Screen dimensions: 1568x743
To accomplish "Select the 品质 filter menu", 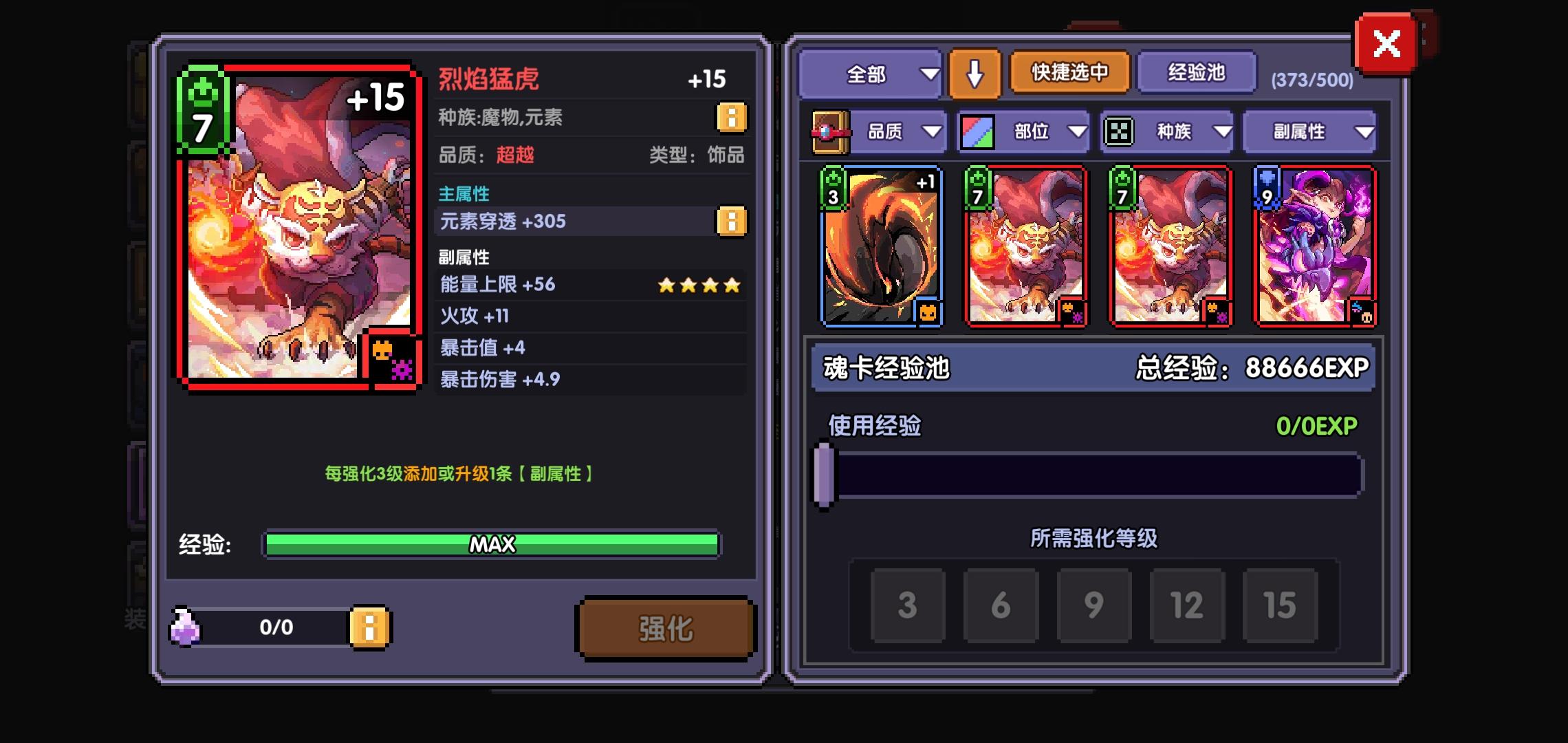I will (897, 131).
